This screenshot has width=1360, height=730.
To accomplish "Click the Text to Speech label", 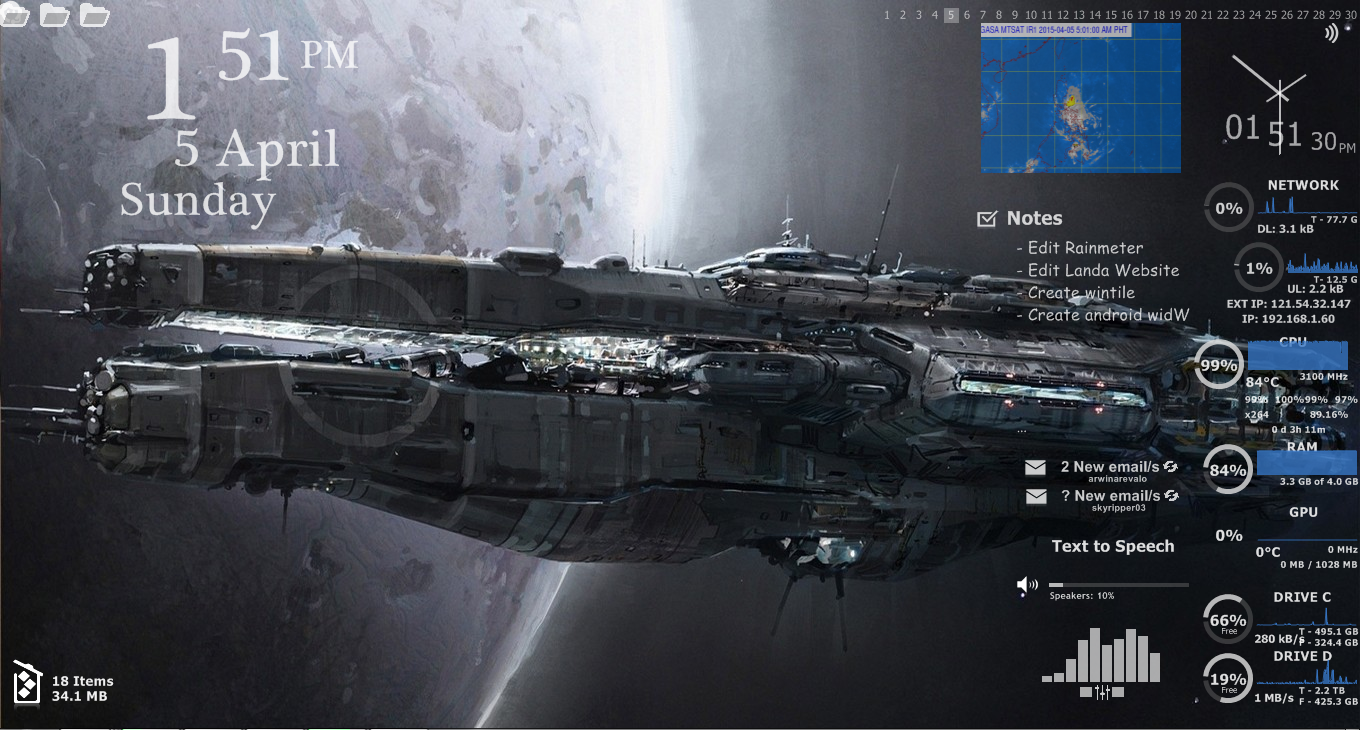I will [1113, 546].
